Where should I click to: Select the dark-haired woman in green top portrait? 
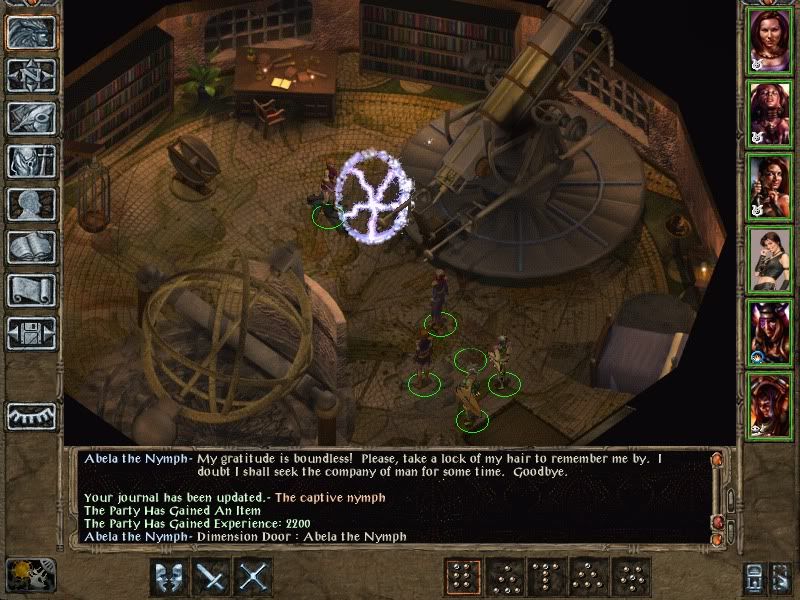[768, 258]
